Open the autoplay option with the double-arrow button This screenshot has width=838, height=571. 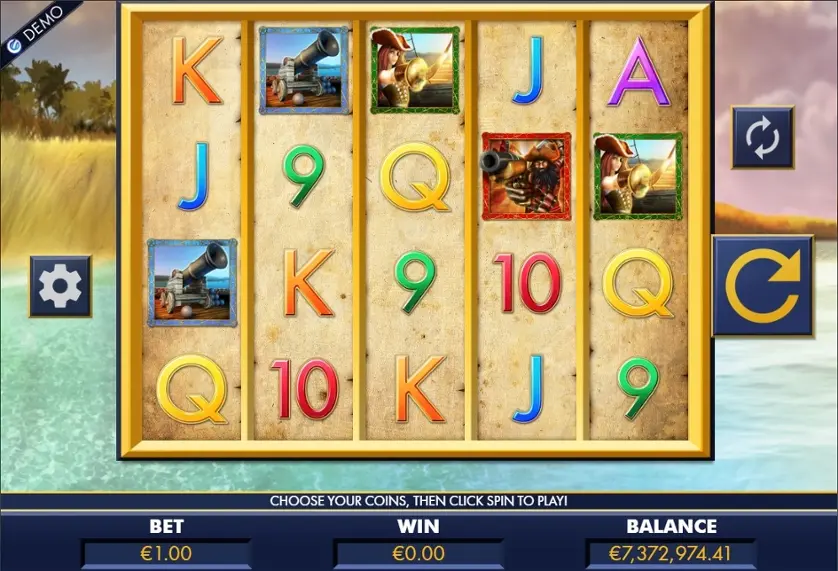click(x=762, y=137)
